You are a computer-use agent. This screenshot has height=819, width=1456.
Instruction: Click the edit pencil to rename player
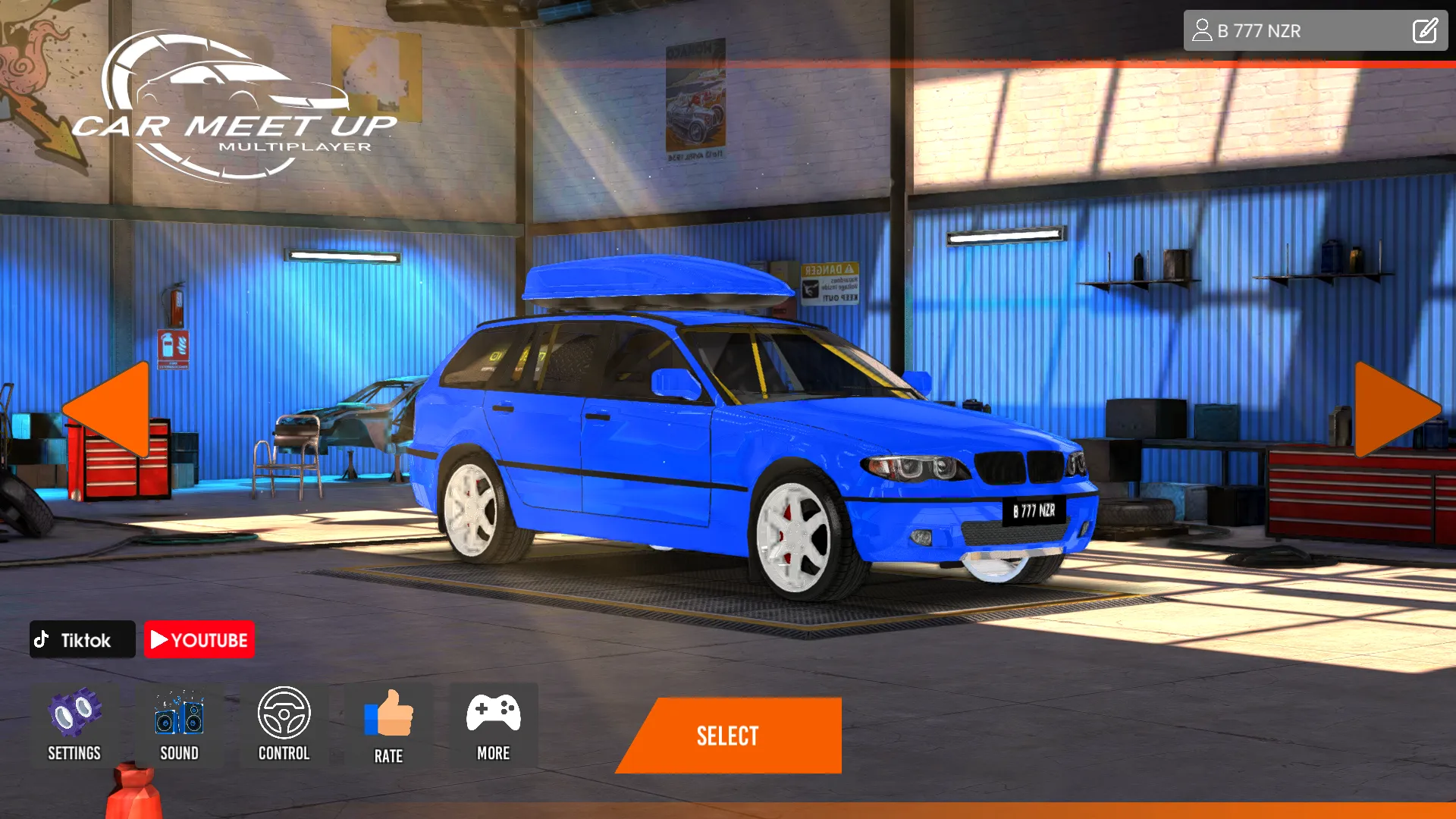1424,30
